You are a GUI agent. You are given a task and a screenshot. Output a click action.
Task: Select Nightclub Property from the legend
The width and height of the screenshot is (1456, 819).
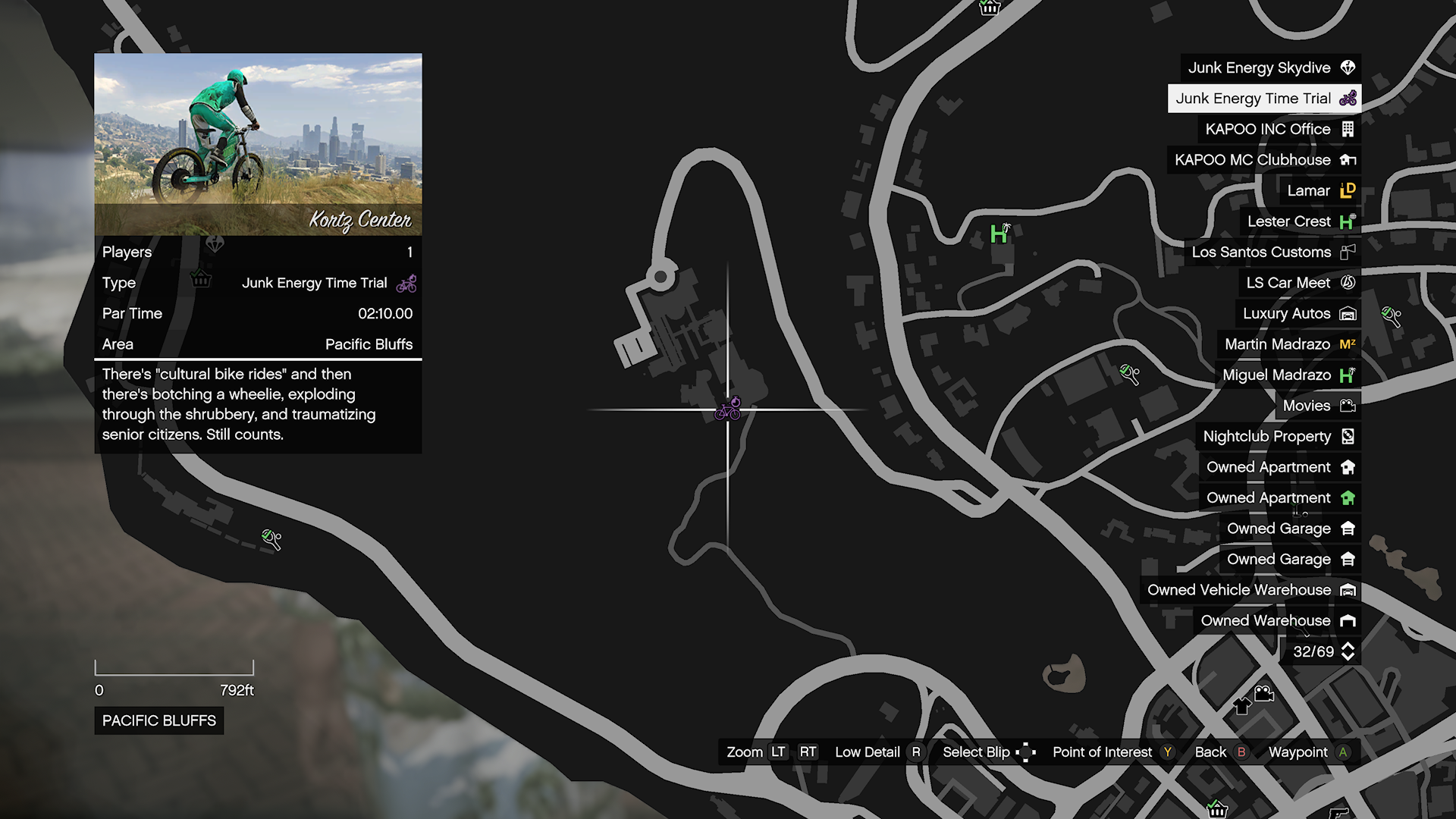pos(1278,437)
